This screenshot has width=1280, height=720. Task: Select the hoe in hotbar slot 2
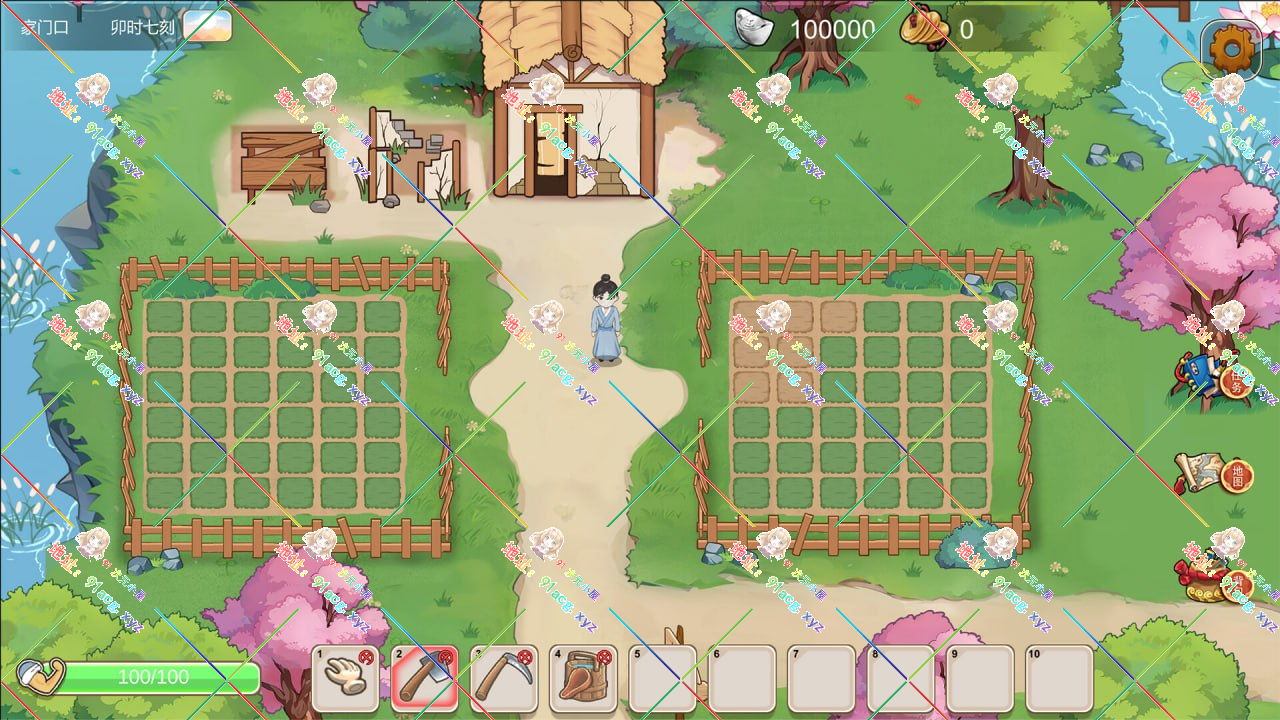(x=424, y=678)
